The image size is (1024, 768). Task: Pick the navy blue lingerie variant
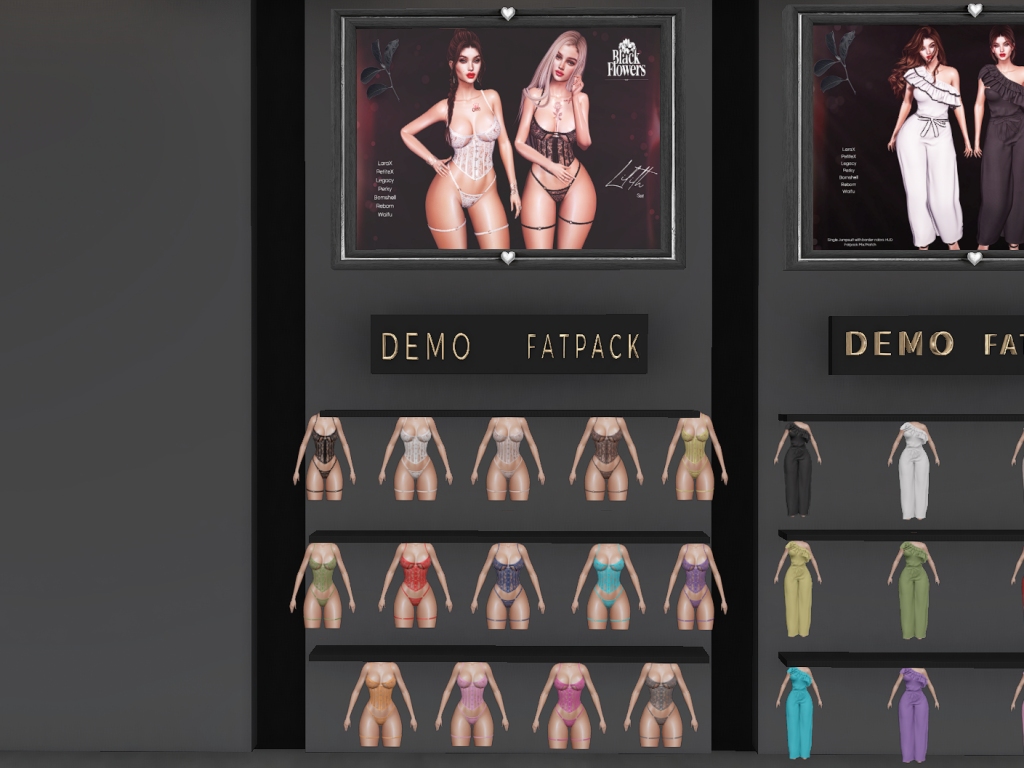pyautogui.click(x=508, y=584)
